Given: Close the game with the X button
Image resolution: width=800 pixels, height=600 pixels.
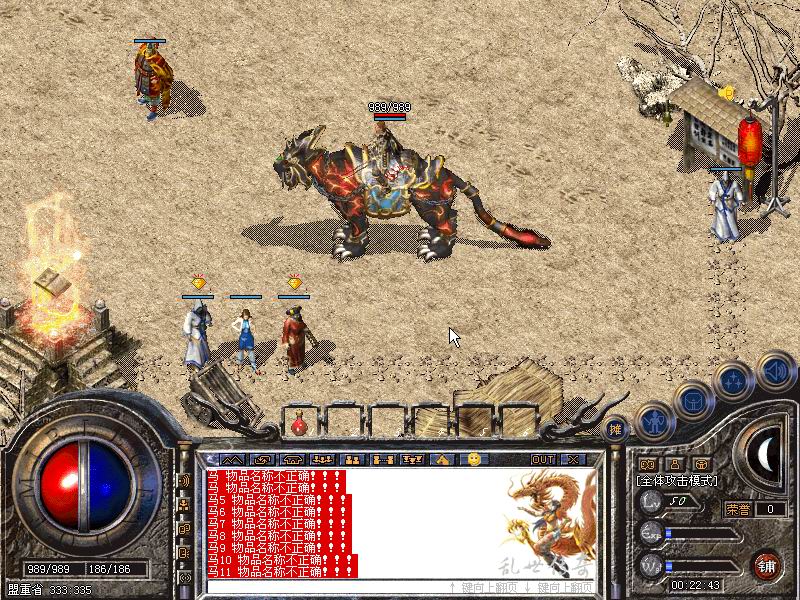Looking at the screenshot, I should [x=572, y=459].
